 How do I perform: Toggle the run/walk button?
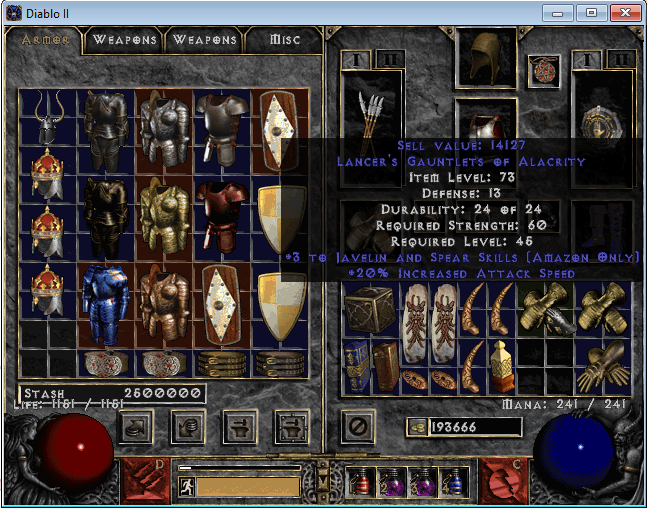pyautogui.click(x=186, y=487)
